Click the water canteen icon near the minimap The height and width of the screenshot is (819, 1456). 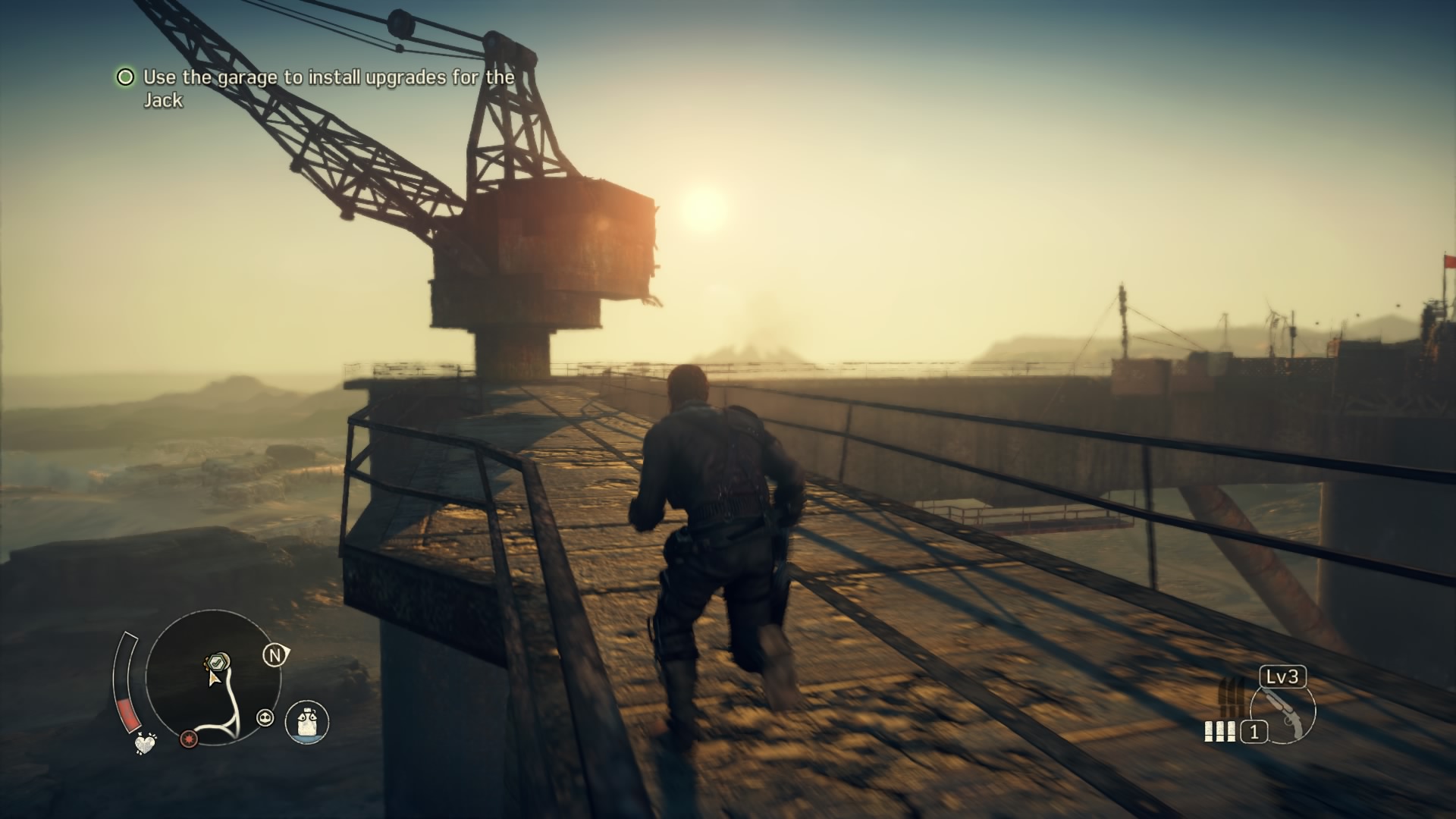pos(306,723)
